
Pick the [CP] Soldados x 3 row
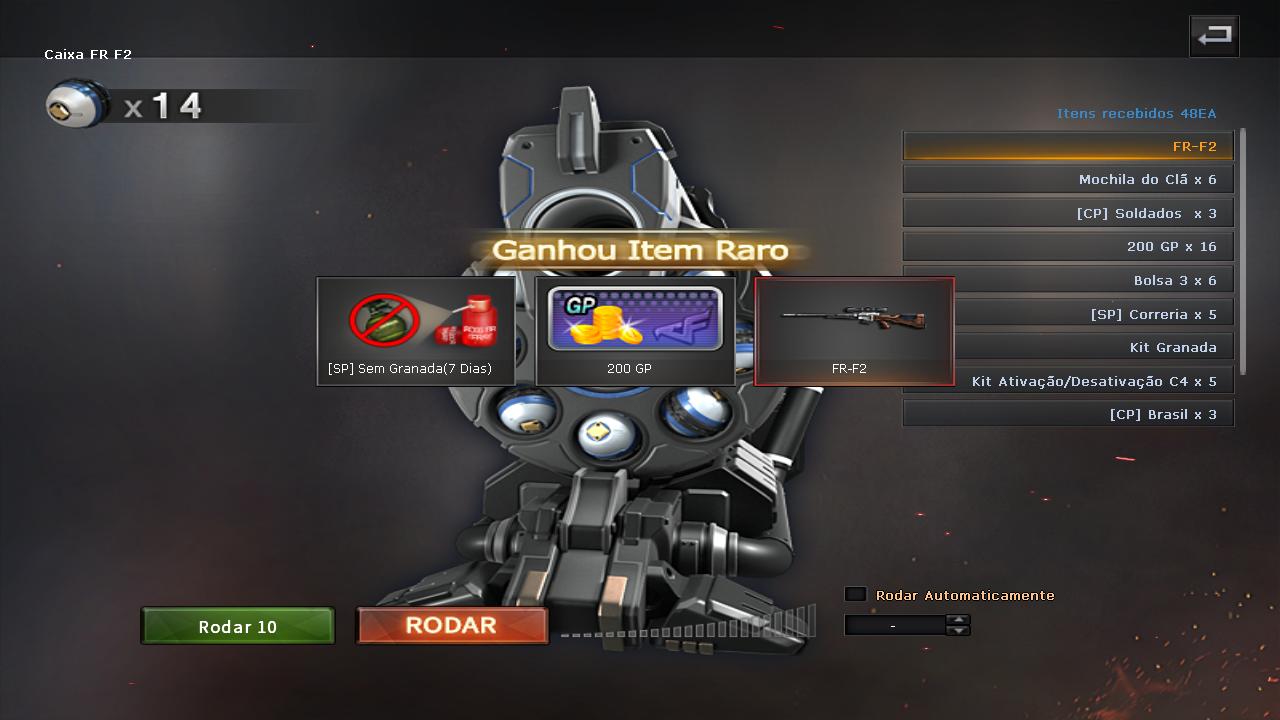(x=1068, y=213)
